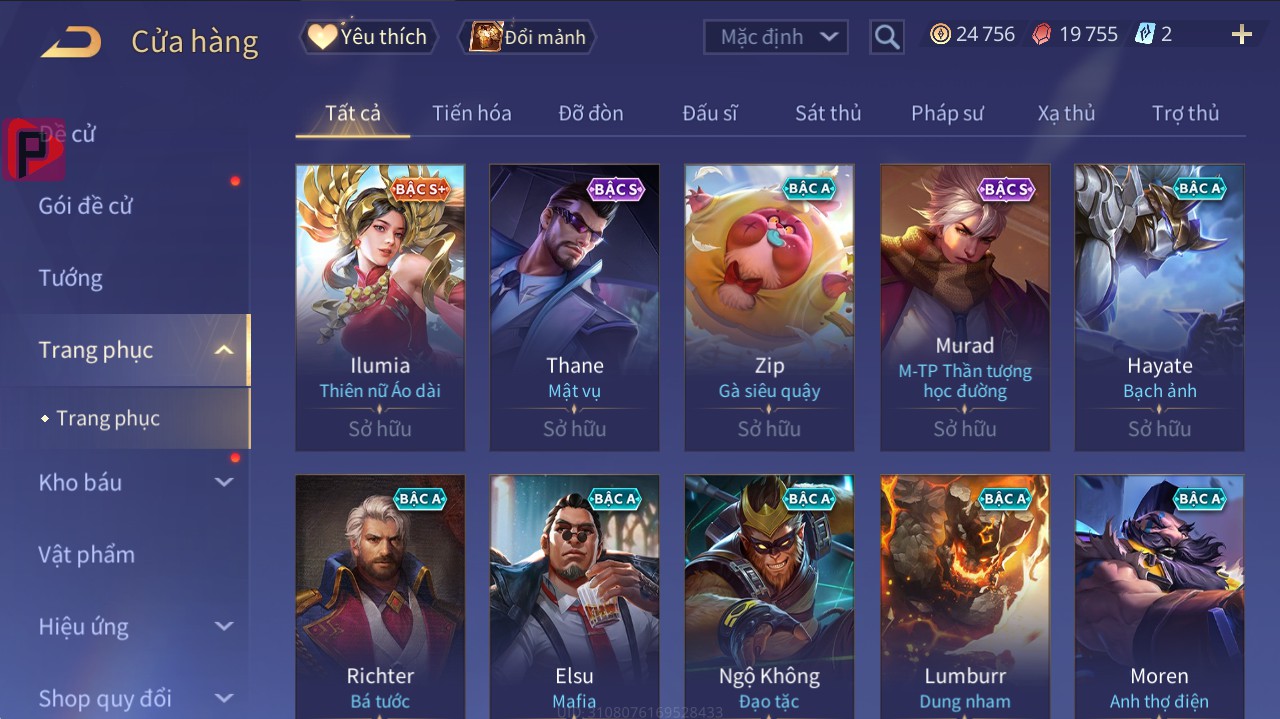
Task: Switch to the Tiến hóa tab
Action: [x=471, y=113]
